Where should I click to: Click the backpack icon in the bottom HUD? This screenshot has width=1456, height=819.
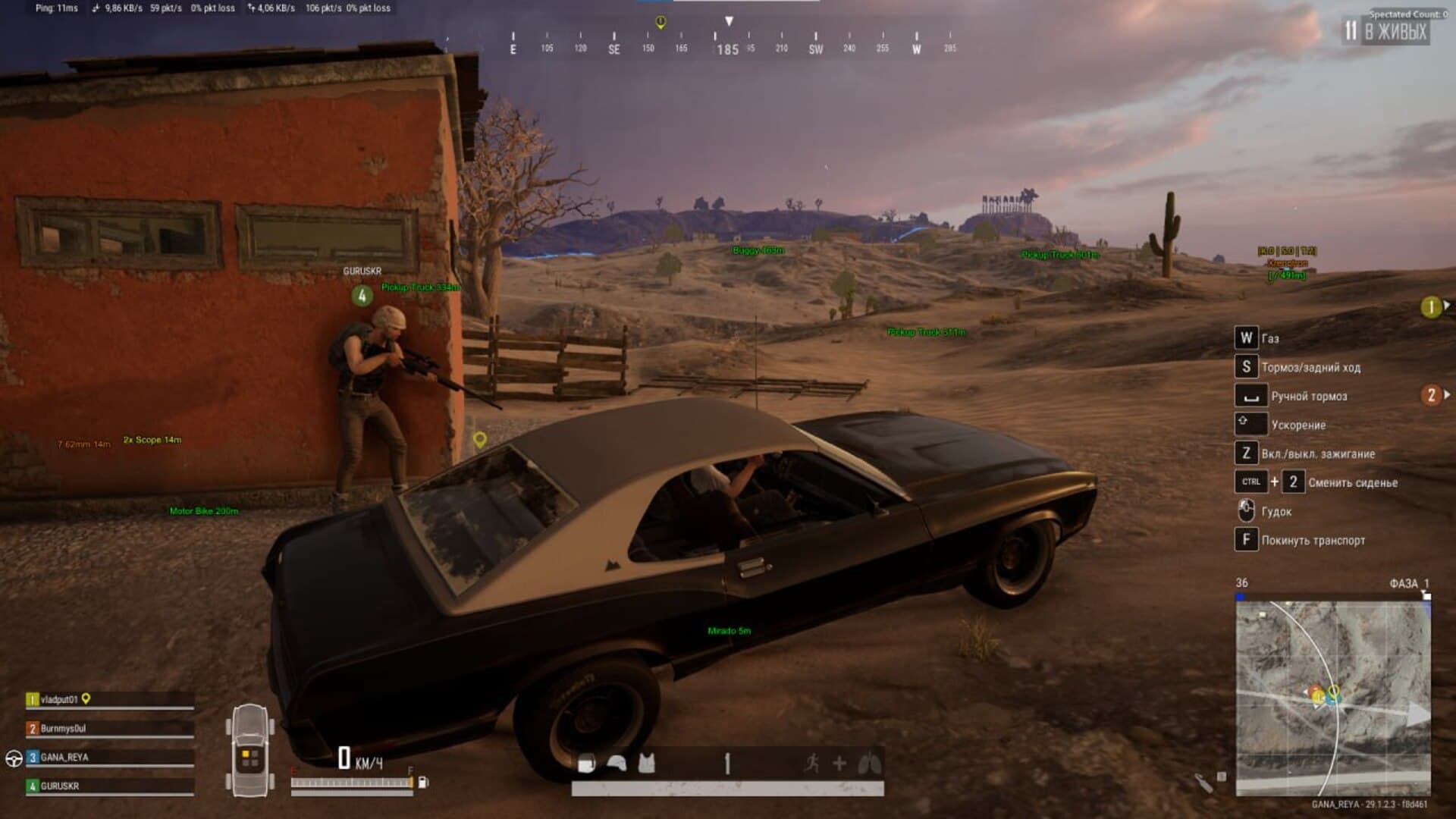tap(586, 764)
